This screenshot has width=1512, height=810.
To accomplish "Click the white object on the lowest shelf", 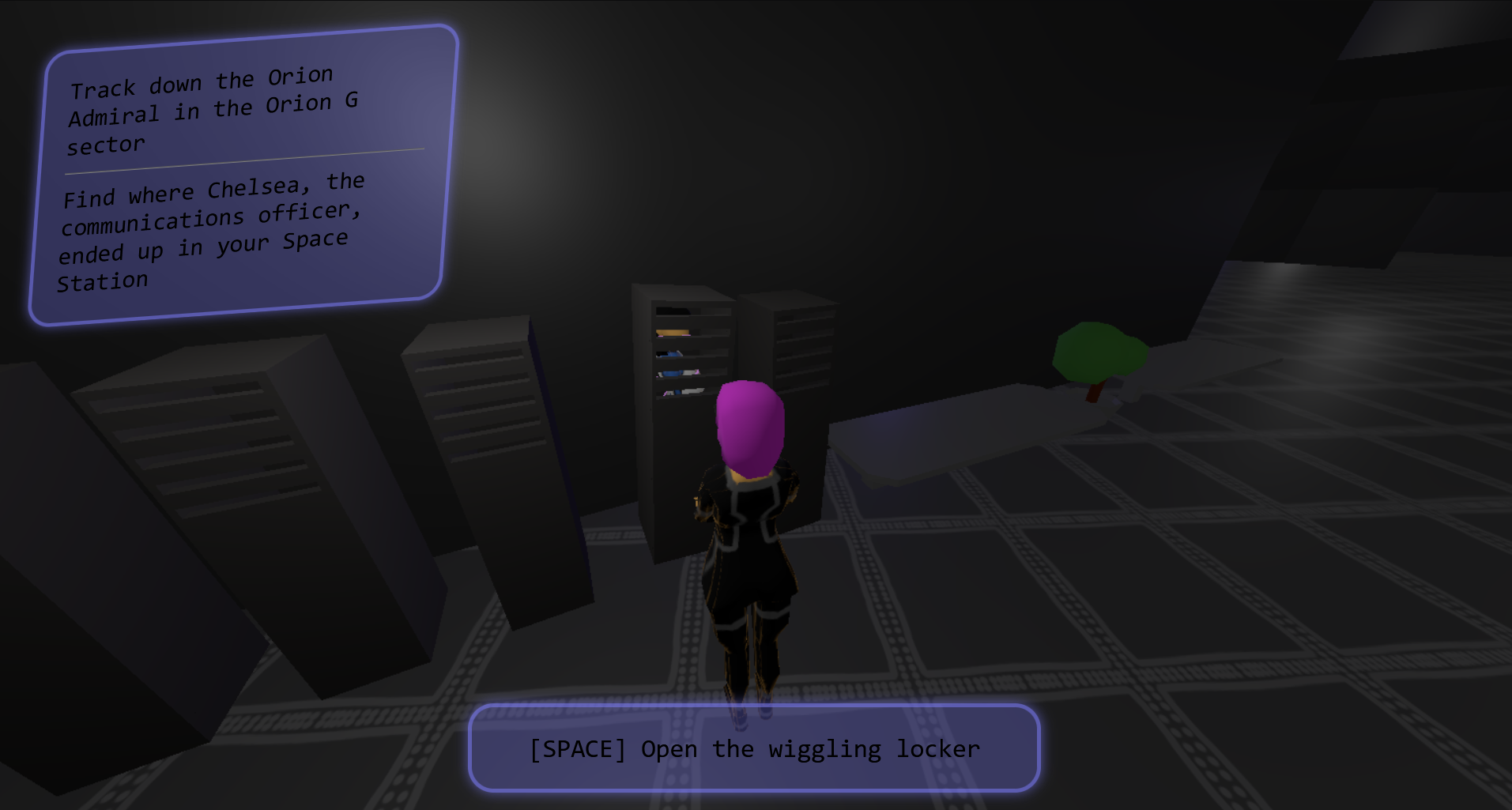I will [692, 392].
